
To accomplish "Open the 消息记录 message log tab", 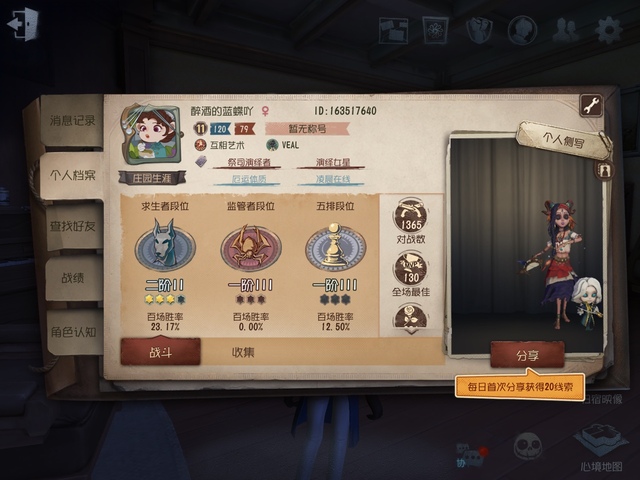I will (x=72, y=120).
